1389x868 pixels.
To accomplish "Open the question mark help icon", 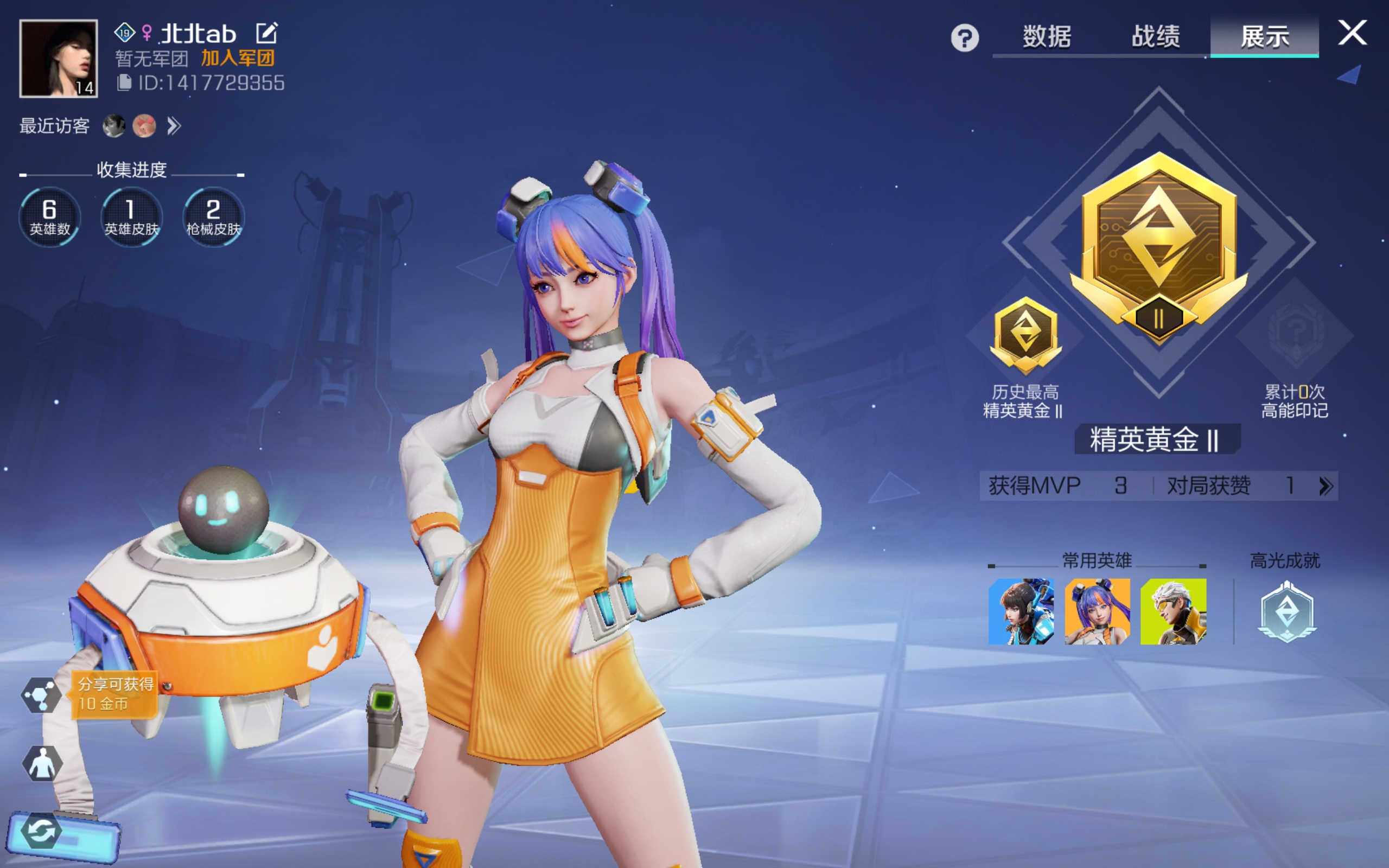I will point(964,39).
